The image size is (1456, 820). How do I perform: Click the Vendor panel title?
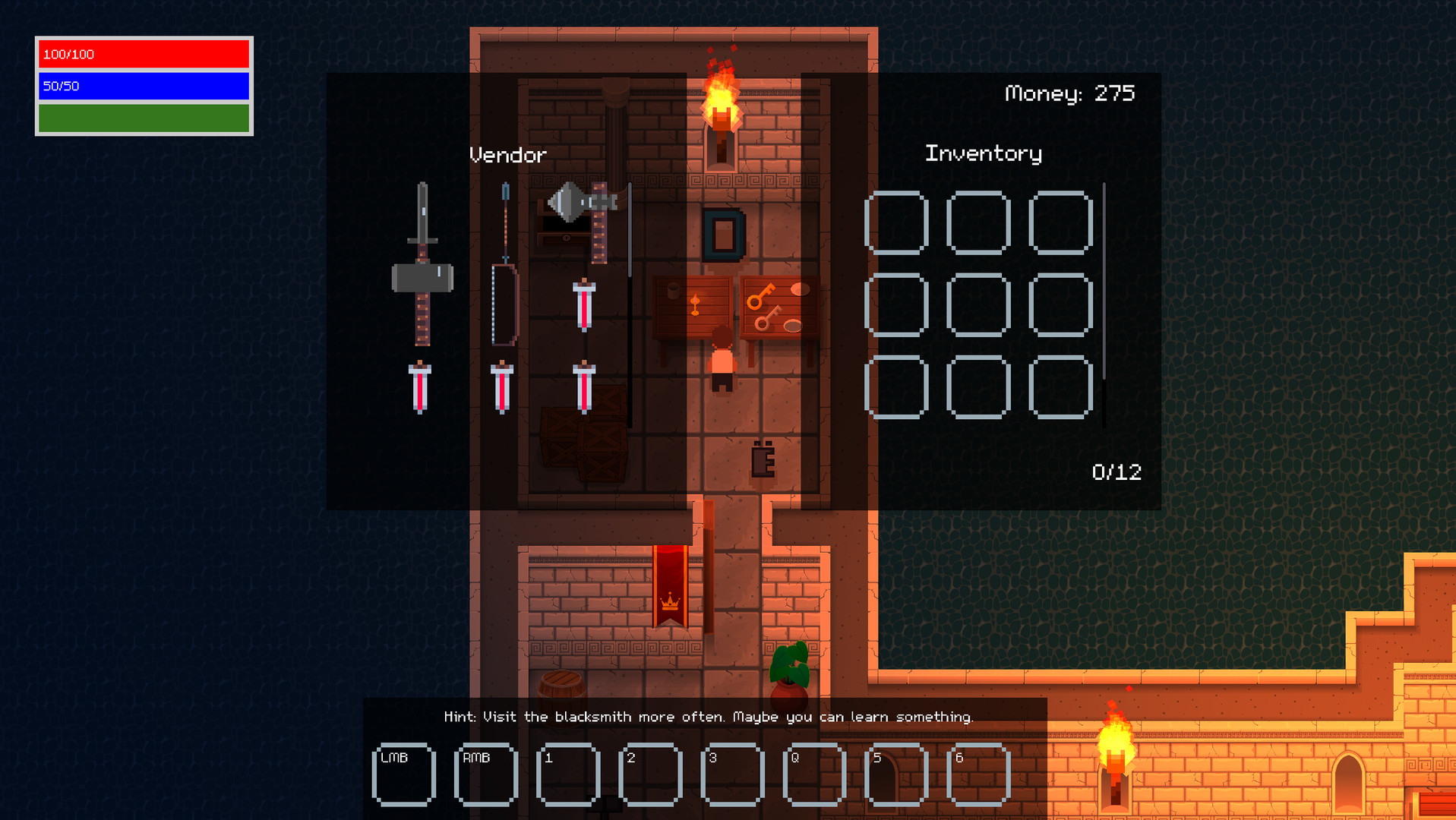coord(507,154)
